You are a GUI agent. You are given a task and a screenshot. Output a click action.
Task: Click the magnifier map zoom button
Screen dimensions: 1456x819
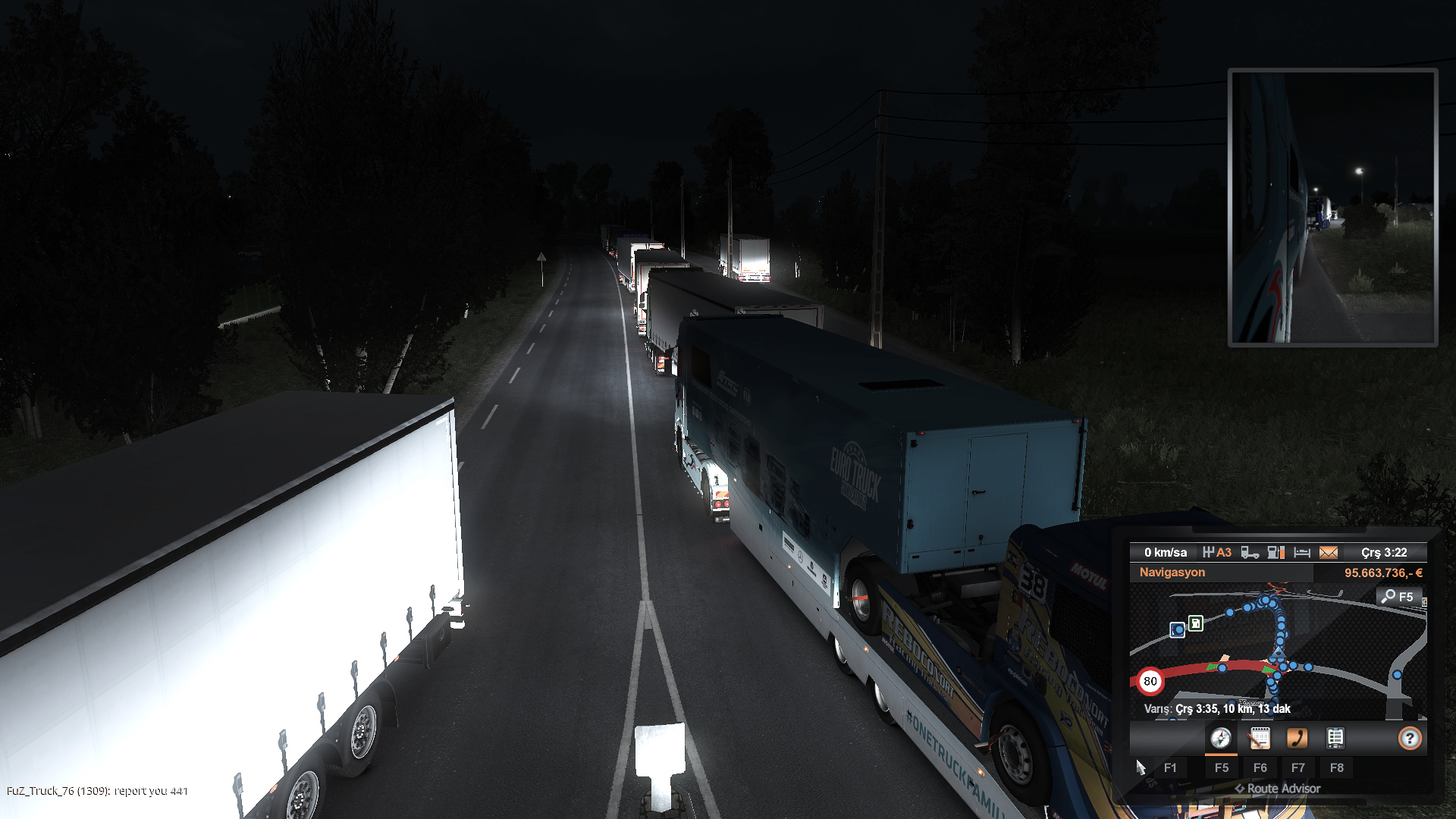point(1397,597)
